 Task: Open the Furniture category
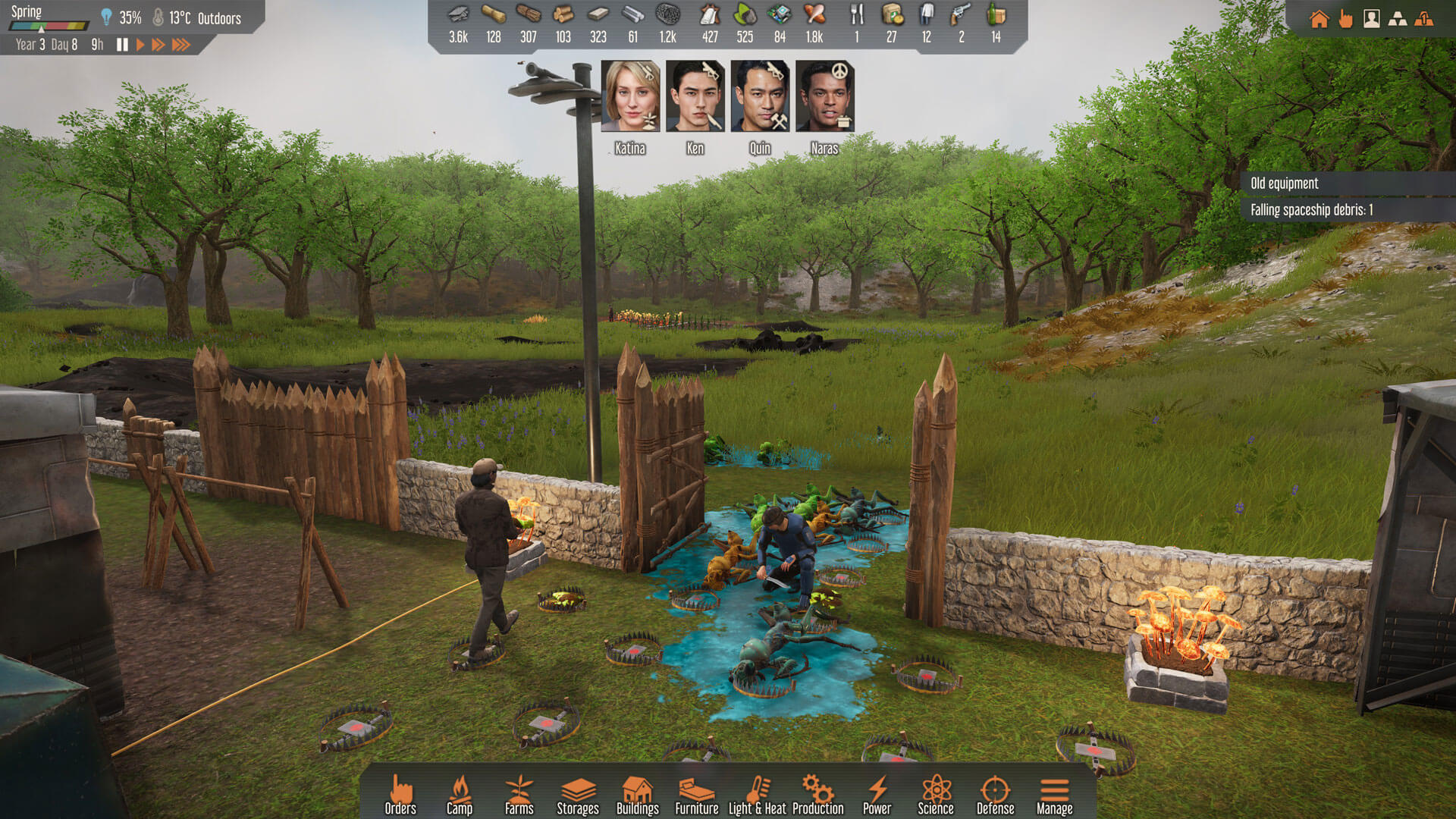pos(696,794)
